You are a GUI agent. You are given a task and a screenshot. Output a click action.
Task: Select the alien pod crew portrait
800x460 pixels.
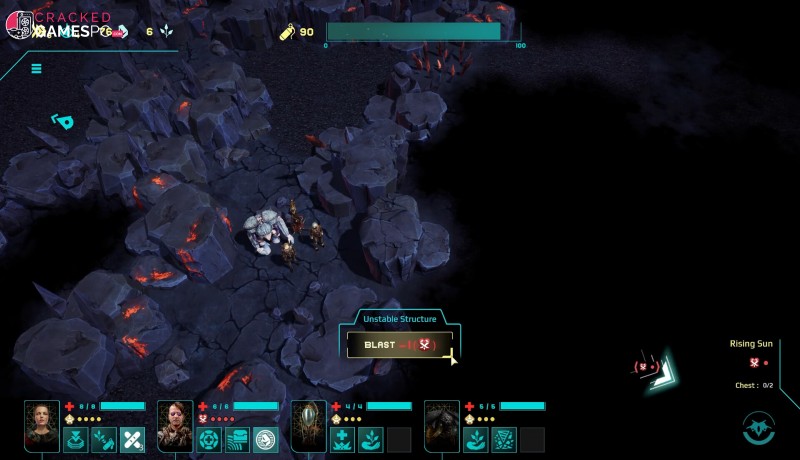[x=308, y=425]
